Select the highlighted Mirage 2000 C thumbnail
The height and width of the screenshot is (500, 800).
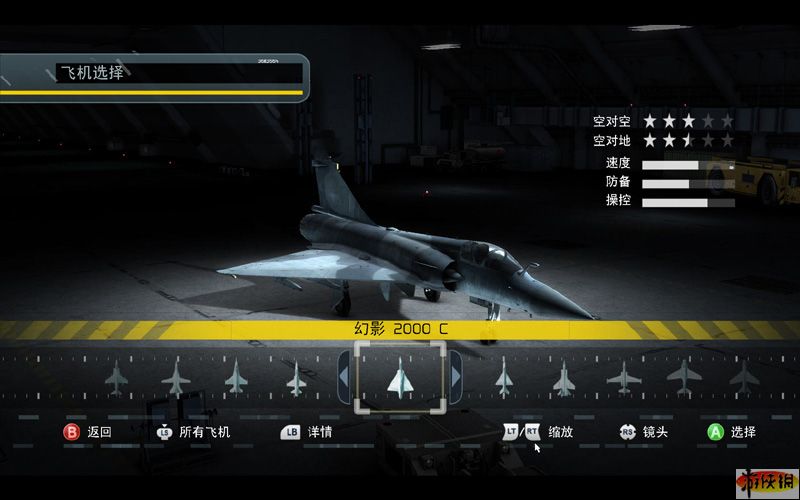(400, 377)
